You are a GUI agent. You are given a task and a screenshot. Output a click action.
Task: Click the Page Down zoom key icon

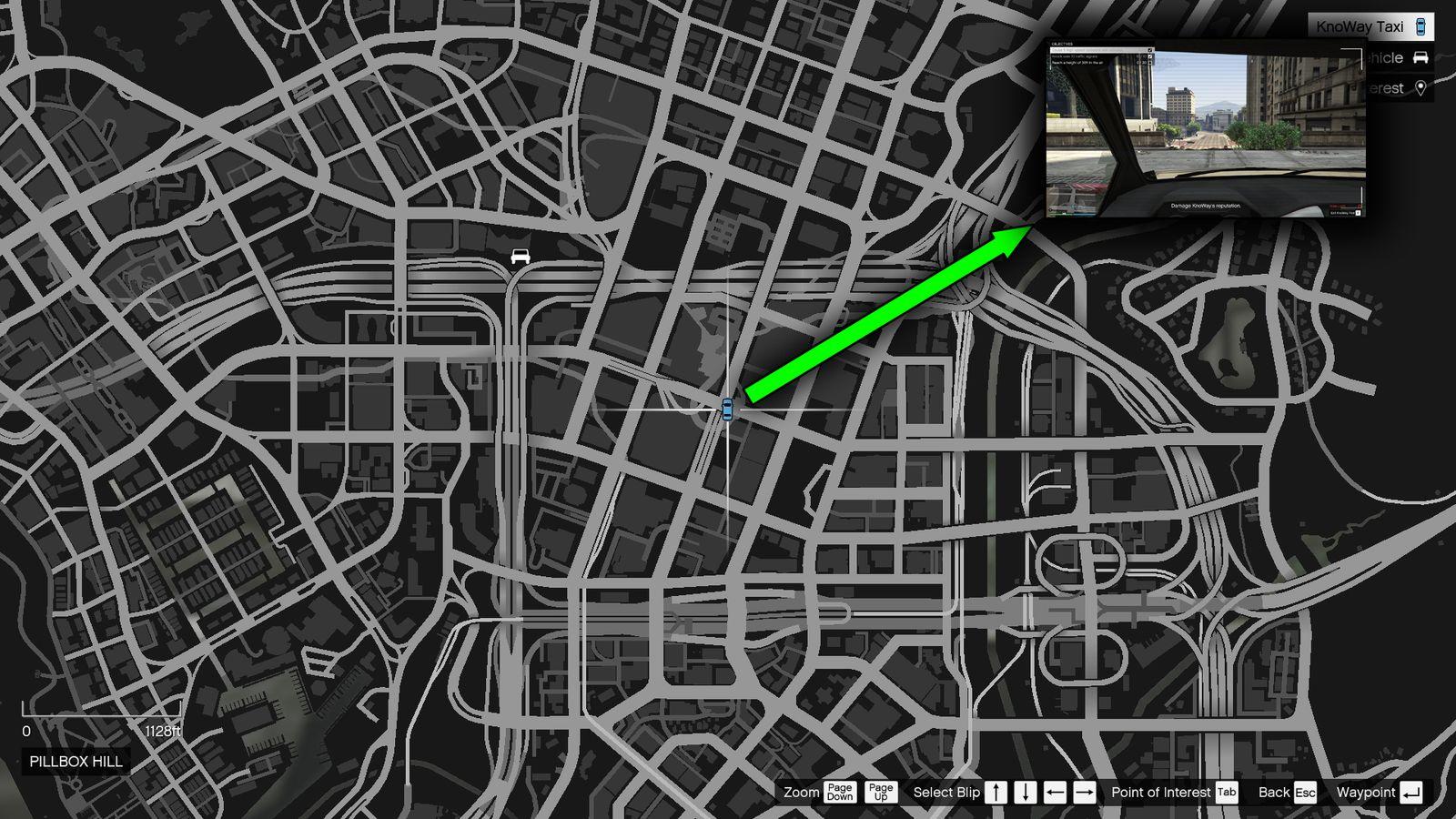pyautogui.click(x=838, y=792)
